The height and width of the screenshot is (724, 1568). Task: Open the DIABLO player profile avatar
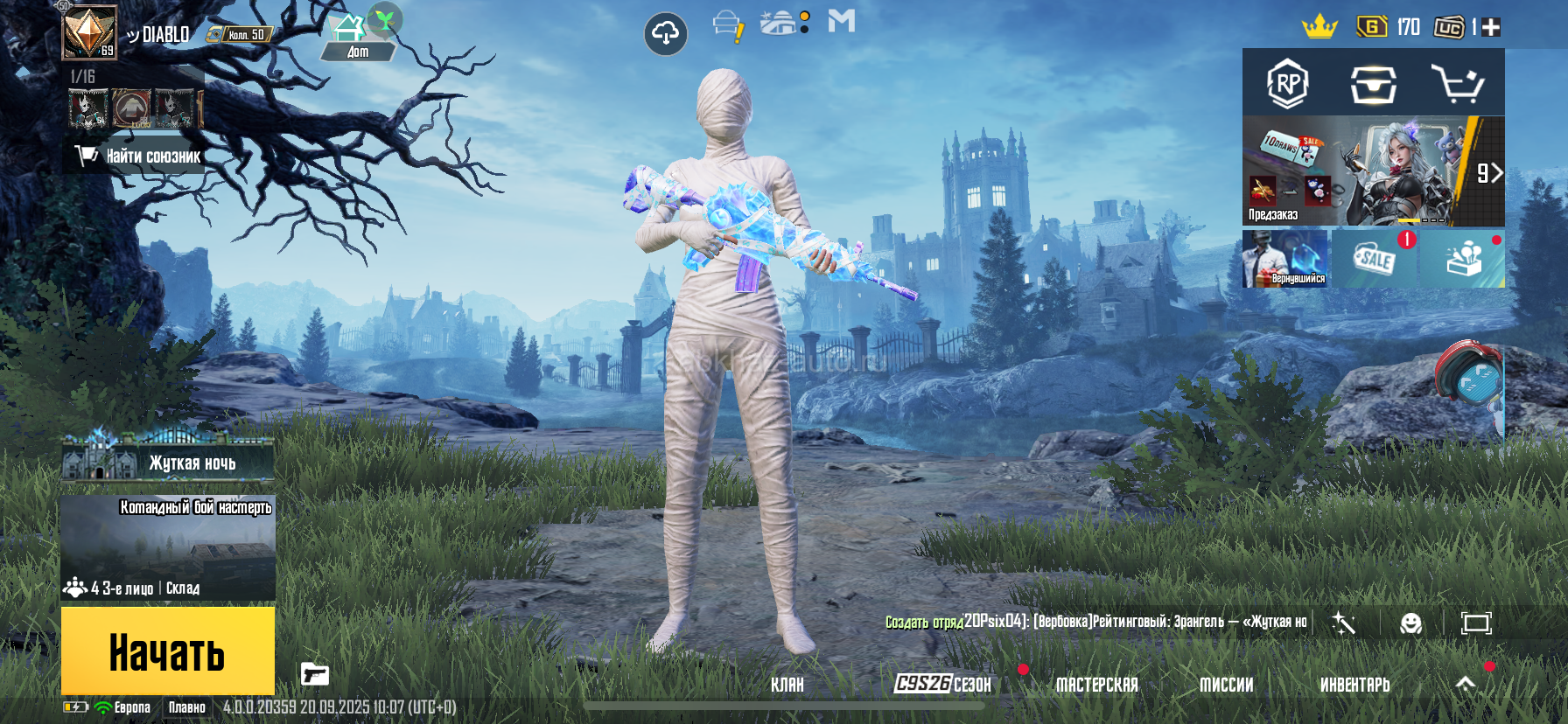(x=89, y=33)
